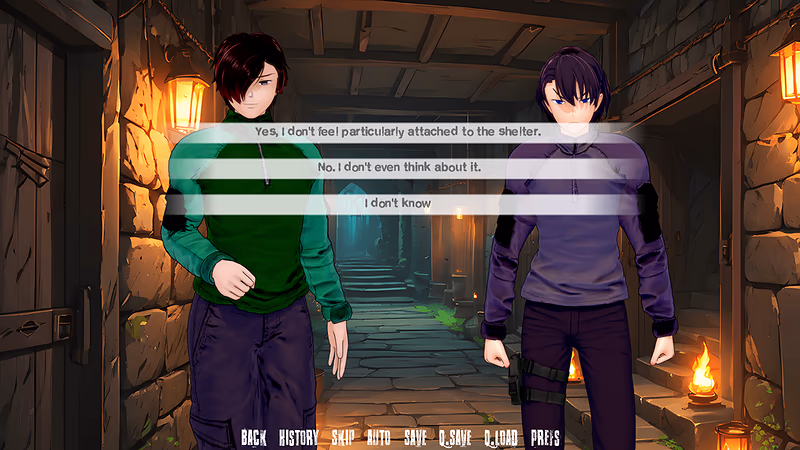Go back with the Back button
Image resolution: width=800 pixels, height=450 pixels.
(254, 437)
